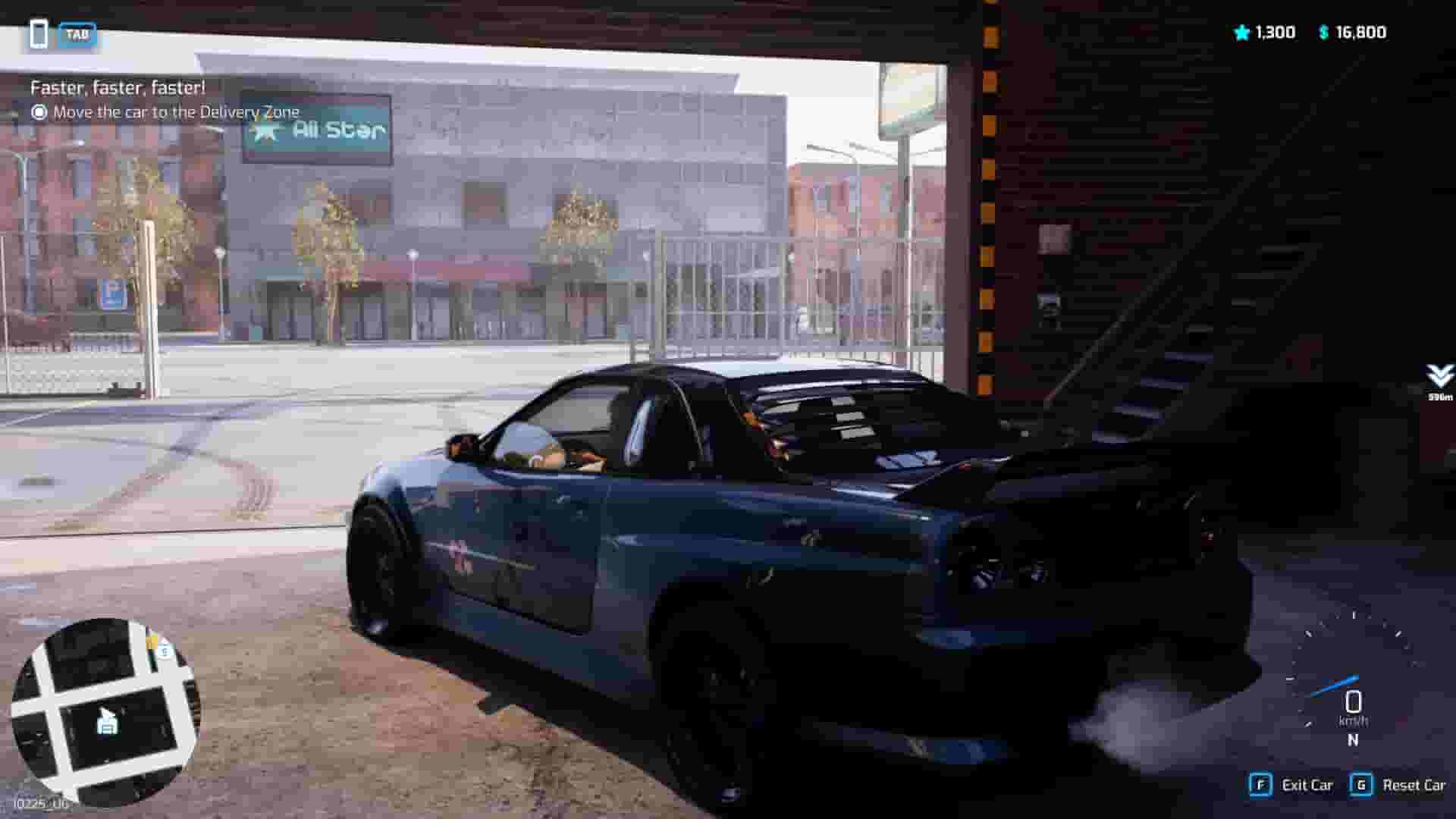This screenshot has width=1456, height=819.
Task: Select the Delivery Zone objective radio marker
Action: 39,111
